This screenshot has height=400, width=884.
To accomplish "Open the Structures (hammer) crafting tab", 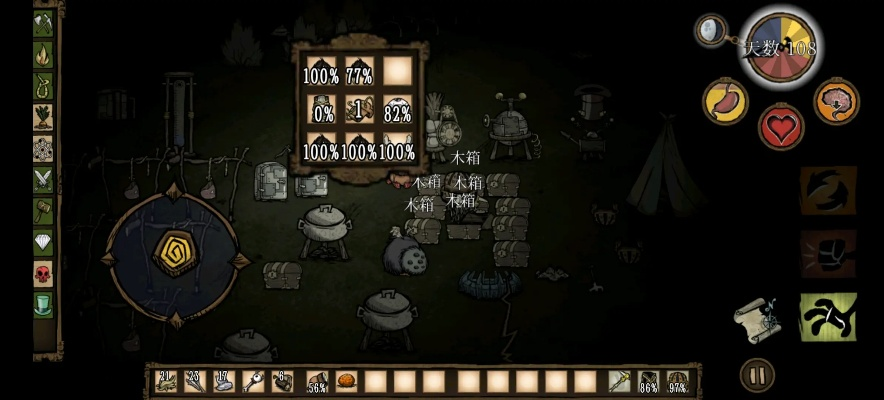I will (x=43, y=210).
